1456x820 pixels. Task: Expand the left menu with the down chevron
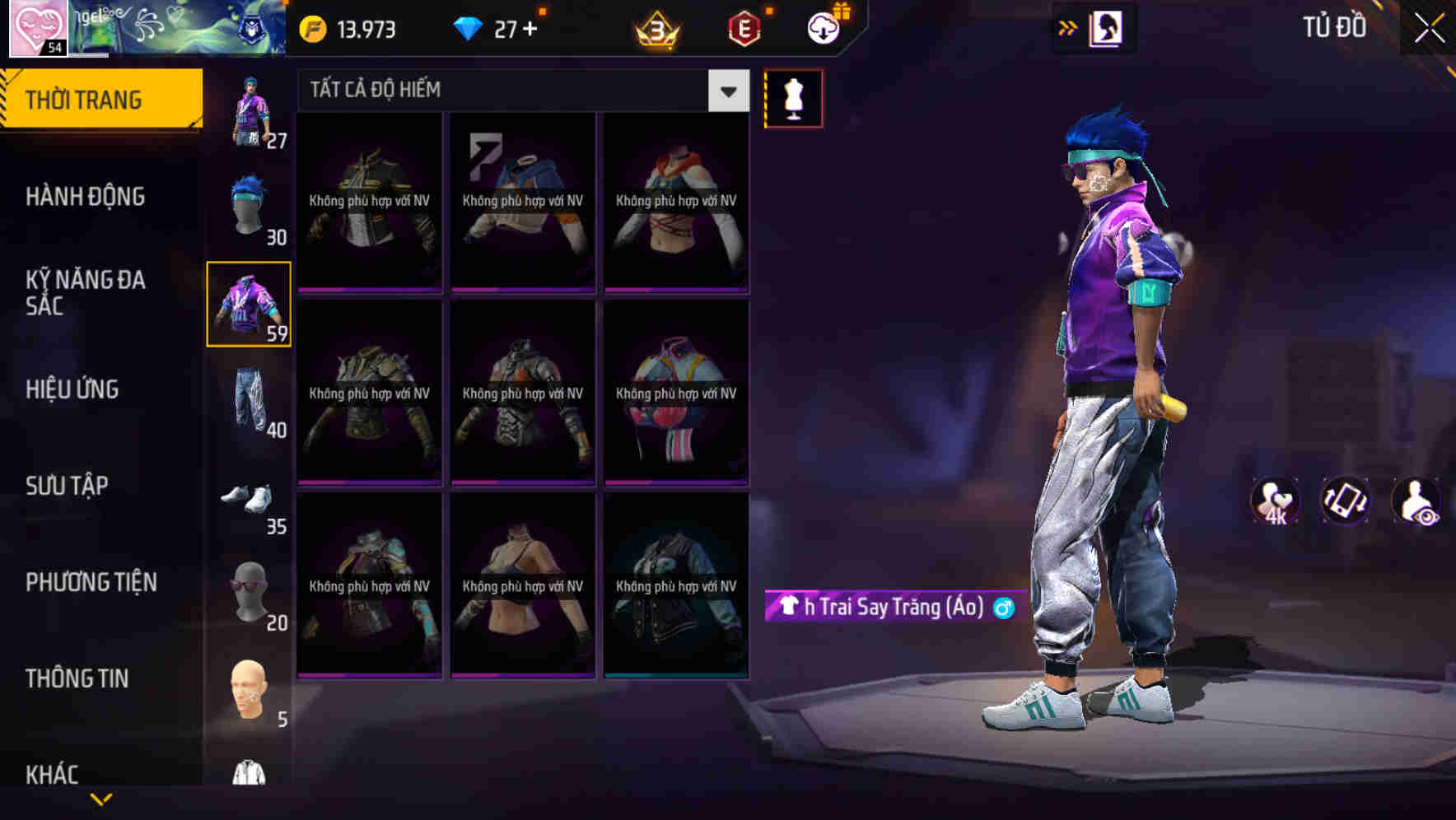click(101, 797)
